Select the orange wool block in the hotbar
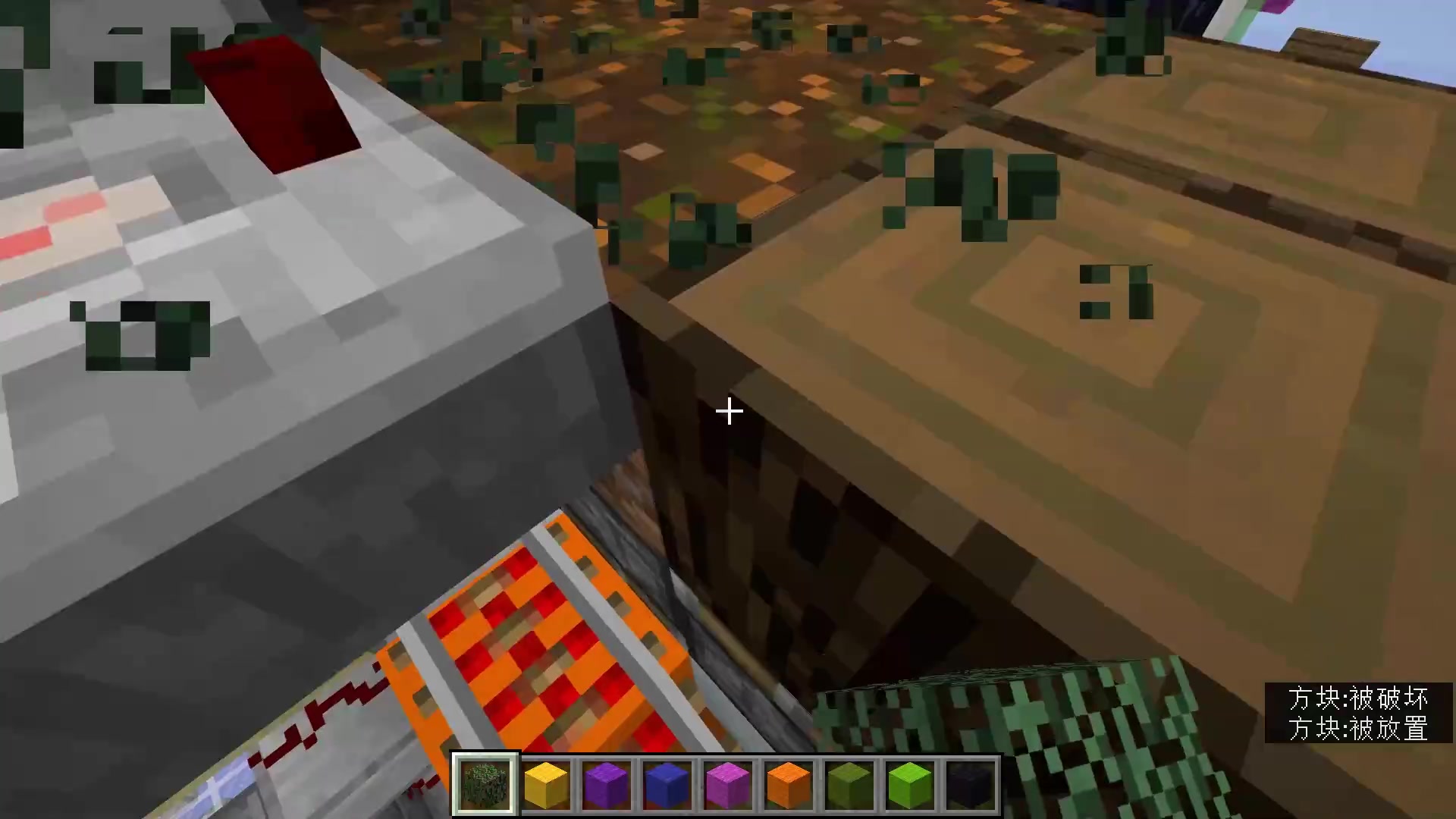The width and height of the screenshot is (1456, 819). click(x=788, y=782)
